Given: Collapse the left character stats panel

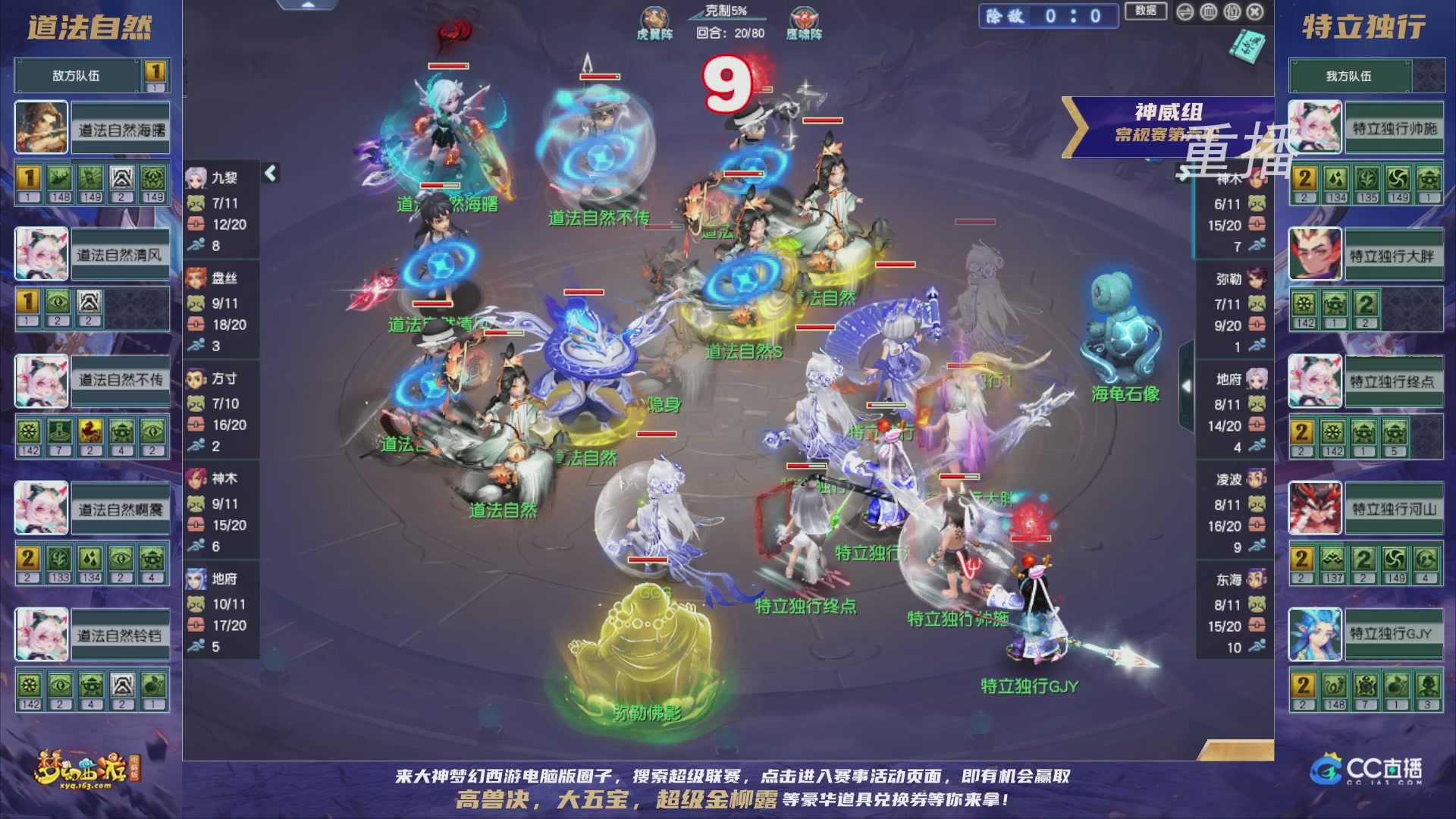Looking at the screenshot, I should [269, 173].
